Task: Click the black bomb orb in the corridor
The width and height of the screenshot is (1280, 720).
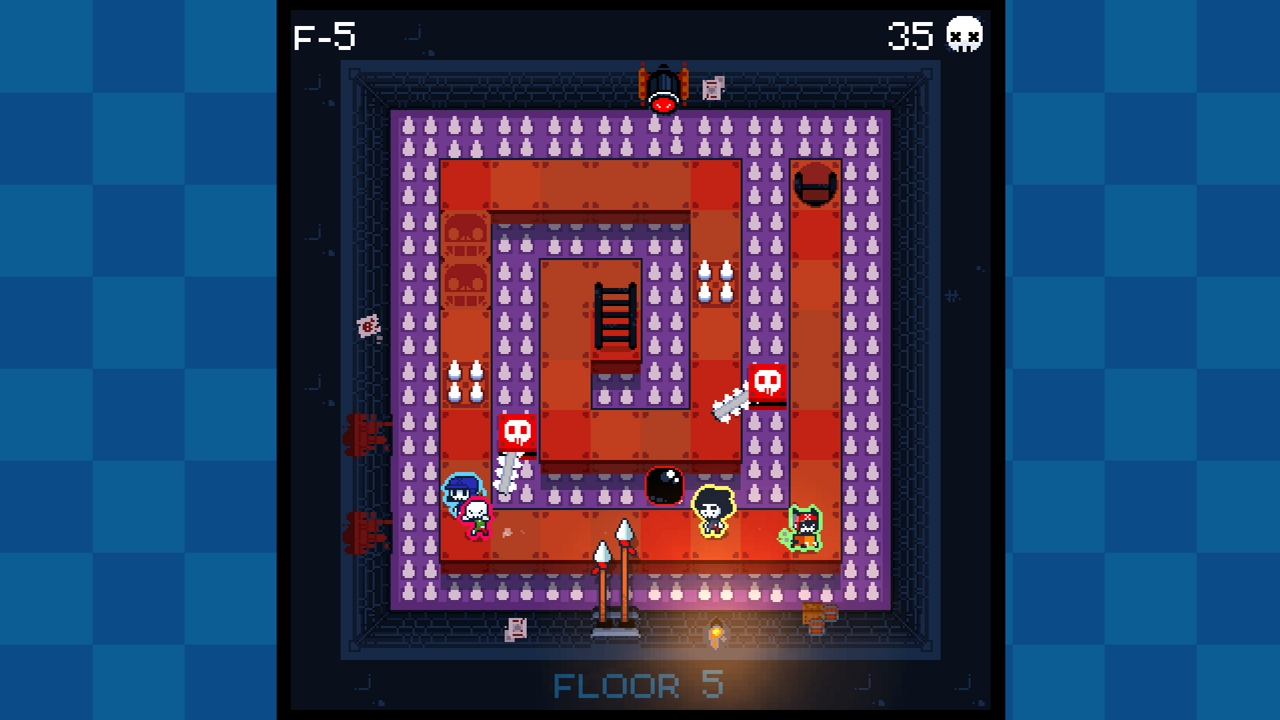Action: (665, 487)
